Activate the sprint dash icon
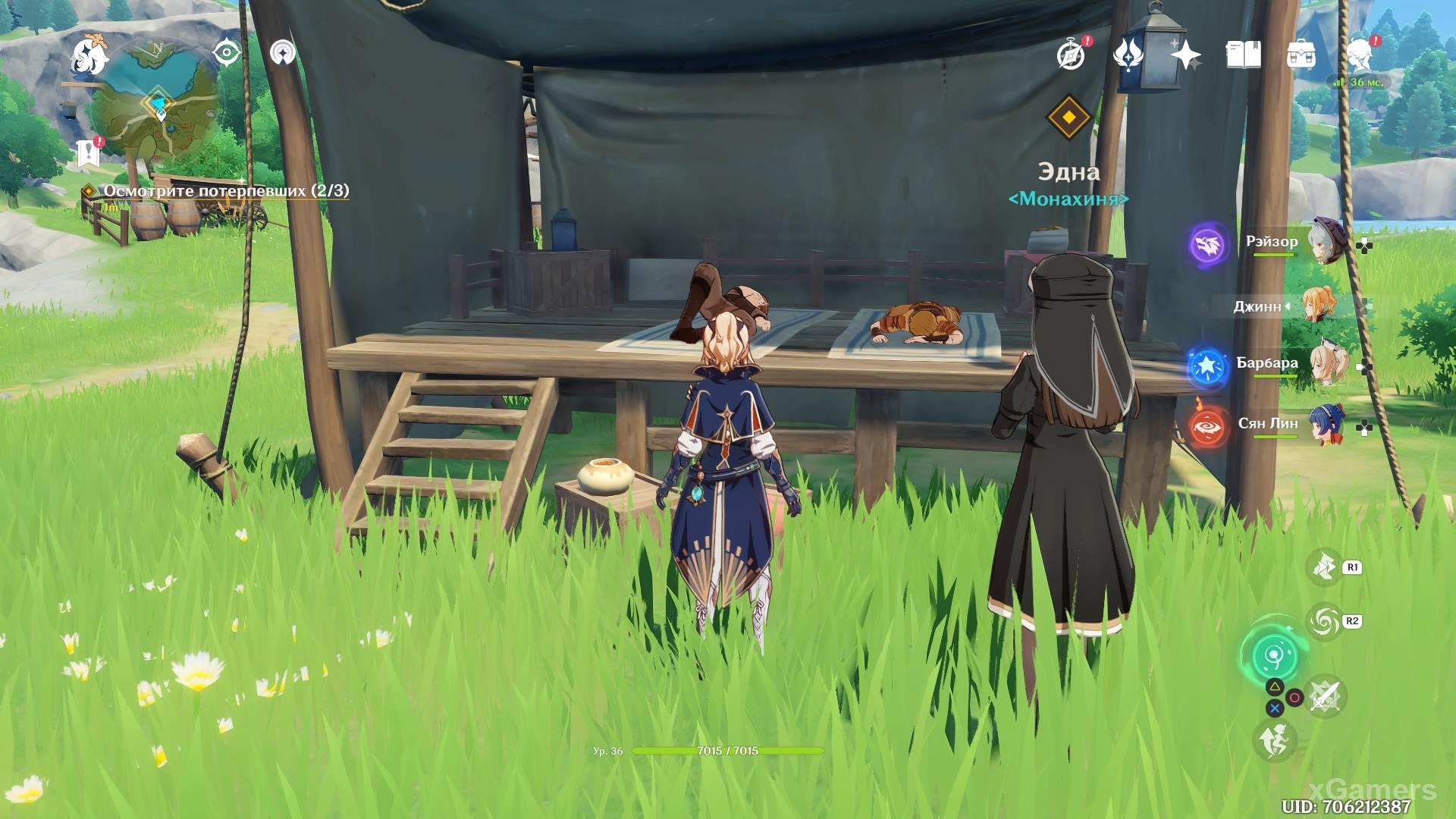 click(1274, 739)
